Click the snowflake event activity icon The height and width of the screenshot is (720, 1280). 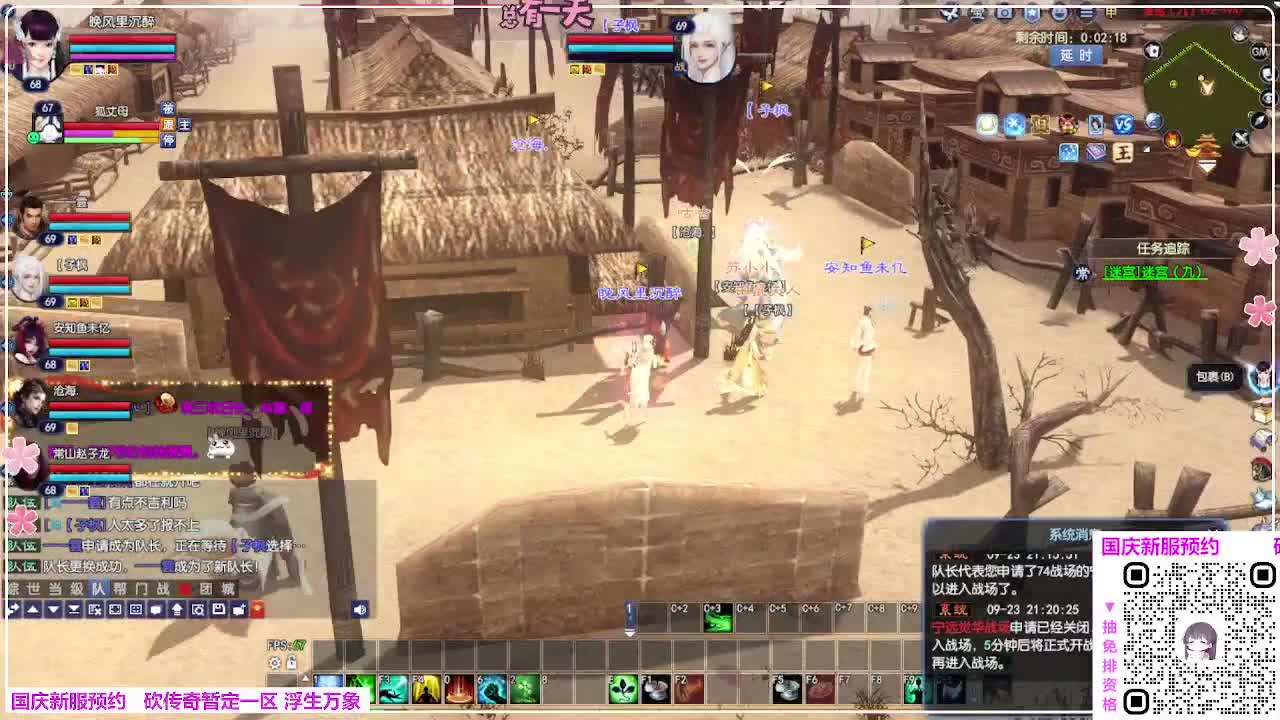(x=1013, y=124)
